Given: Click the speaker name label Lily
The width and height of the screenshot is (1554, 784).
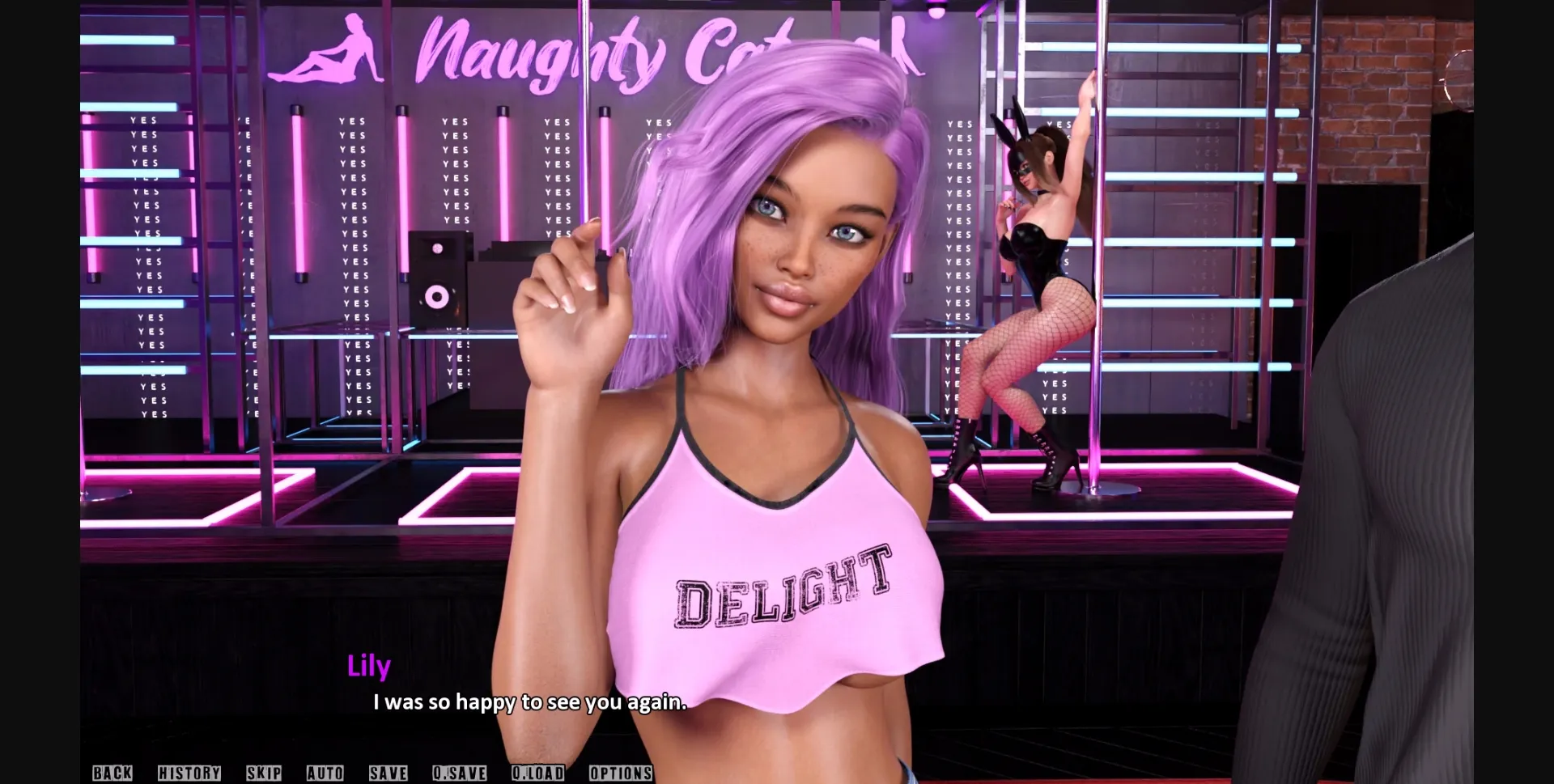Looking at the screenshot, I should click(x=368, y=666).
